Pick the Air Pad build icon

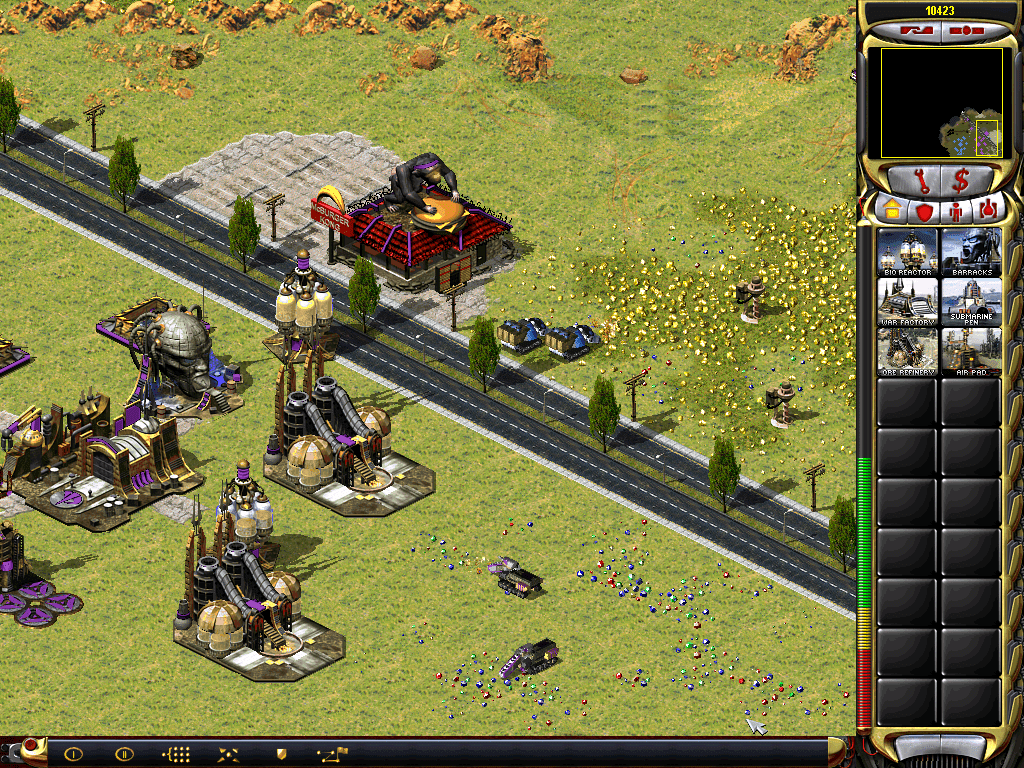tap(971, 351)
